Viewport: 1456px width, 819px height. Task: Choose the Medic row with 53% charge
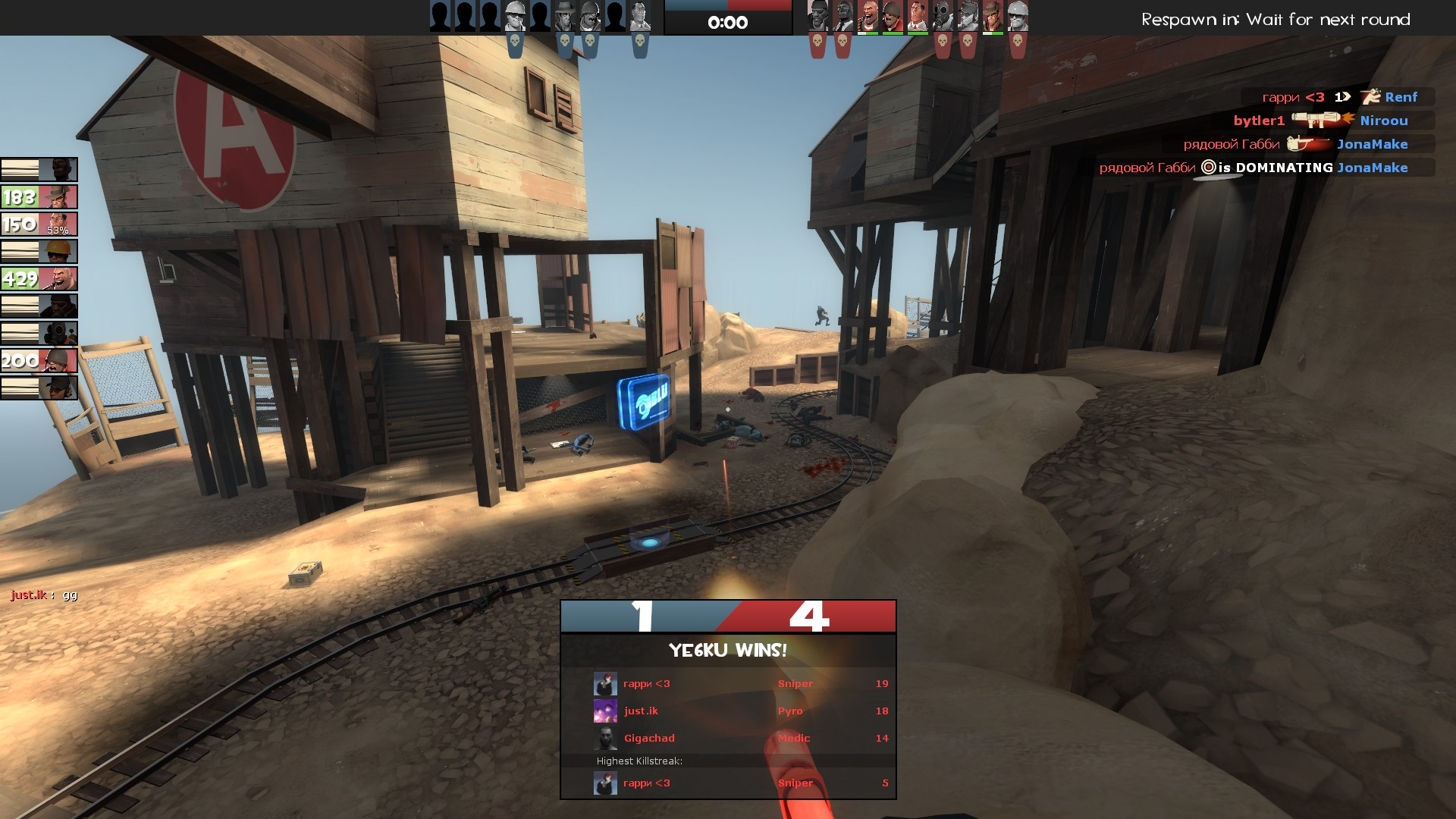point(39,224)
